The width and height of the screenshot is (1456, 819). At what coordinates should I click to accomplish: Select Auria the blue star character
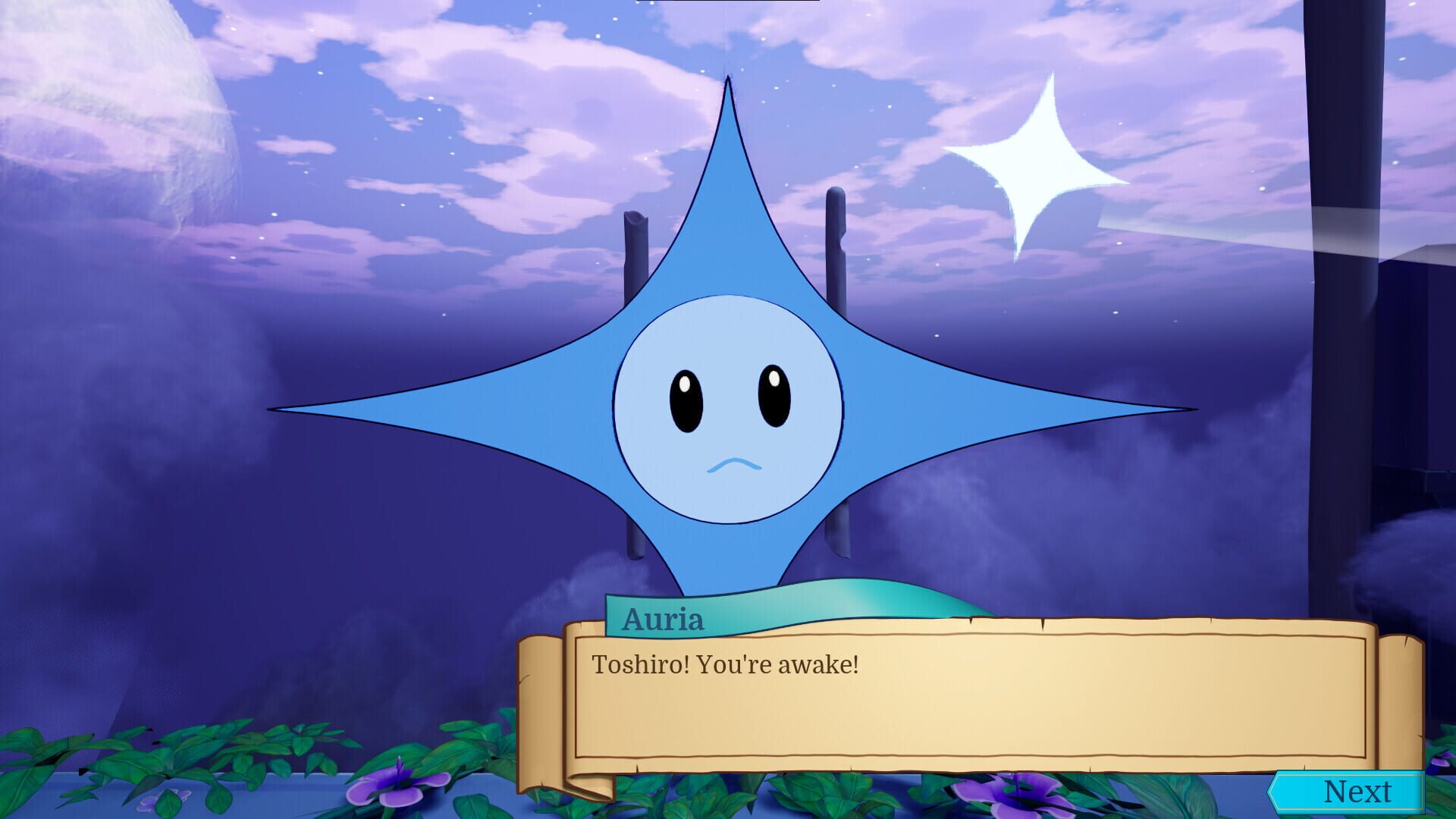[728, 409]
